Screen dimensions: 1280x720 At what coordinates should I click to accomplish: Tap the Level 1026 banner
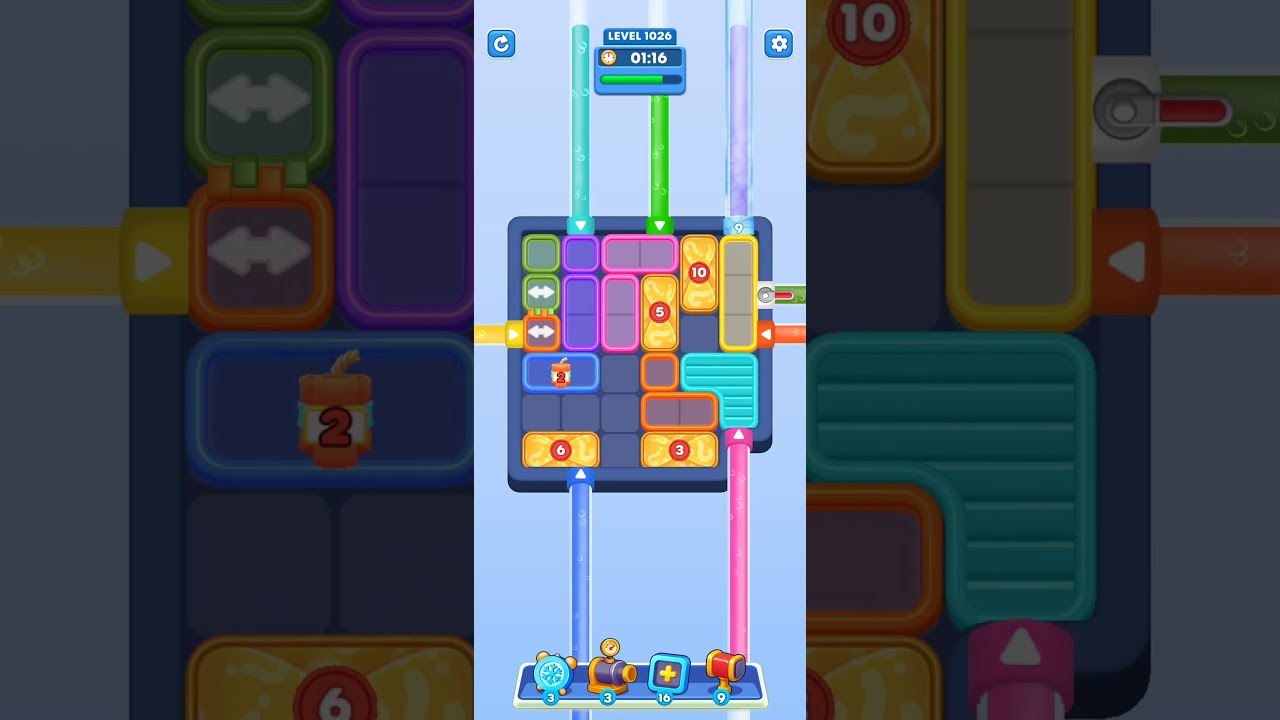639,36
